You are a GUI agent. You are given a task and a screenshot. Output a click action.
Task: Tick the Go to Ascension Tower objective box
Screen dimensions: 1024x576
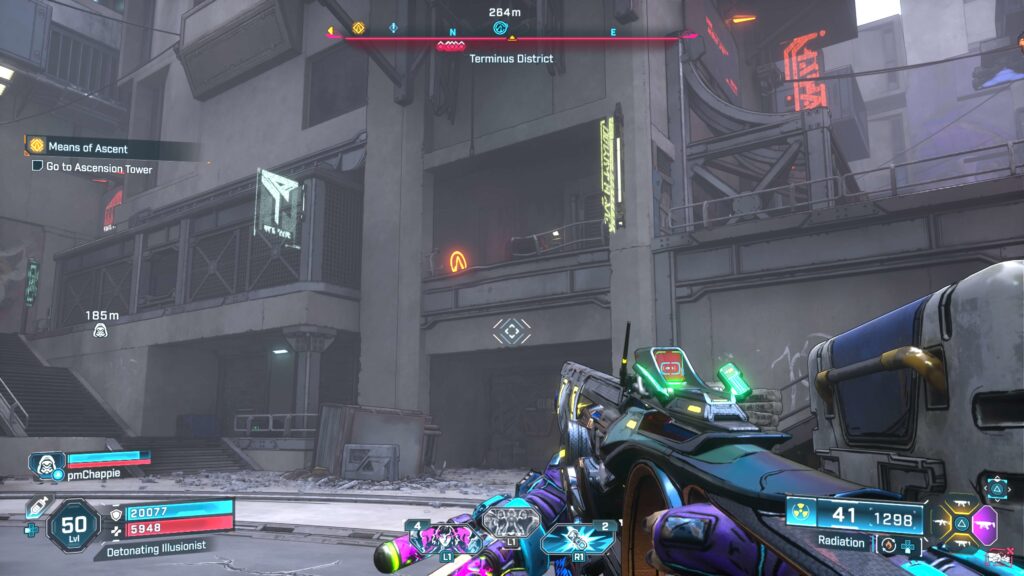[37, 168]
